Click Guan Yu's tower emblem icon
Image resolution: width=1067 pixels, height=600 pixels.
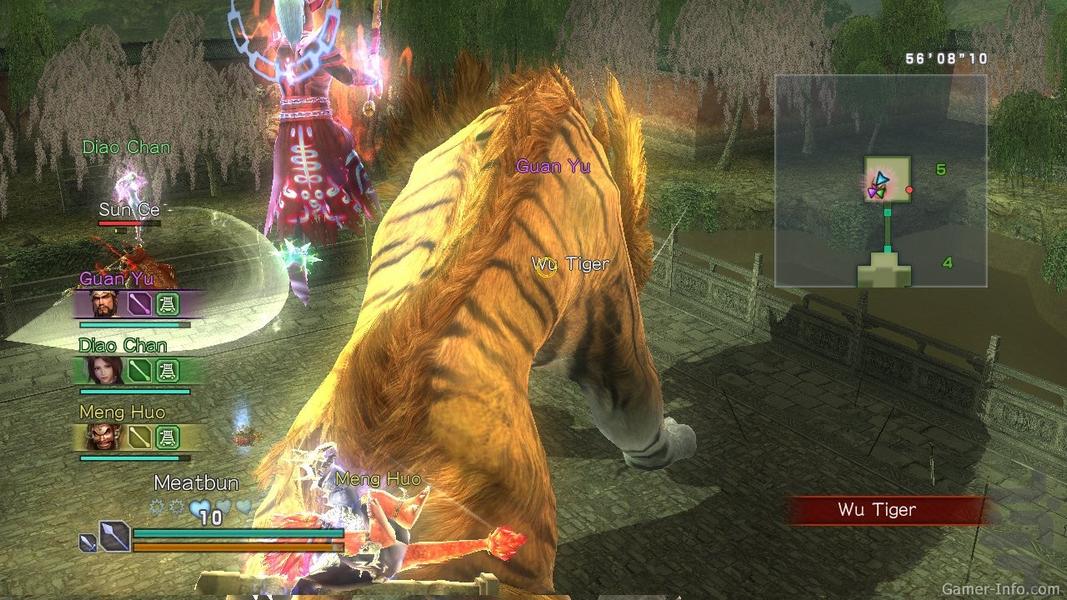(x=167, y=304)
